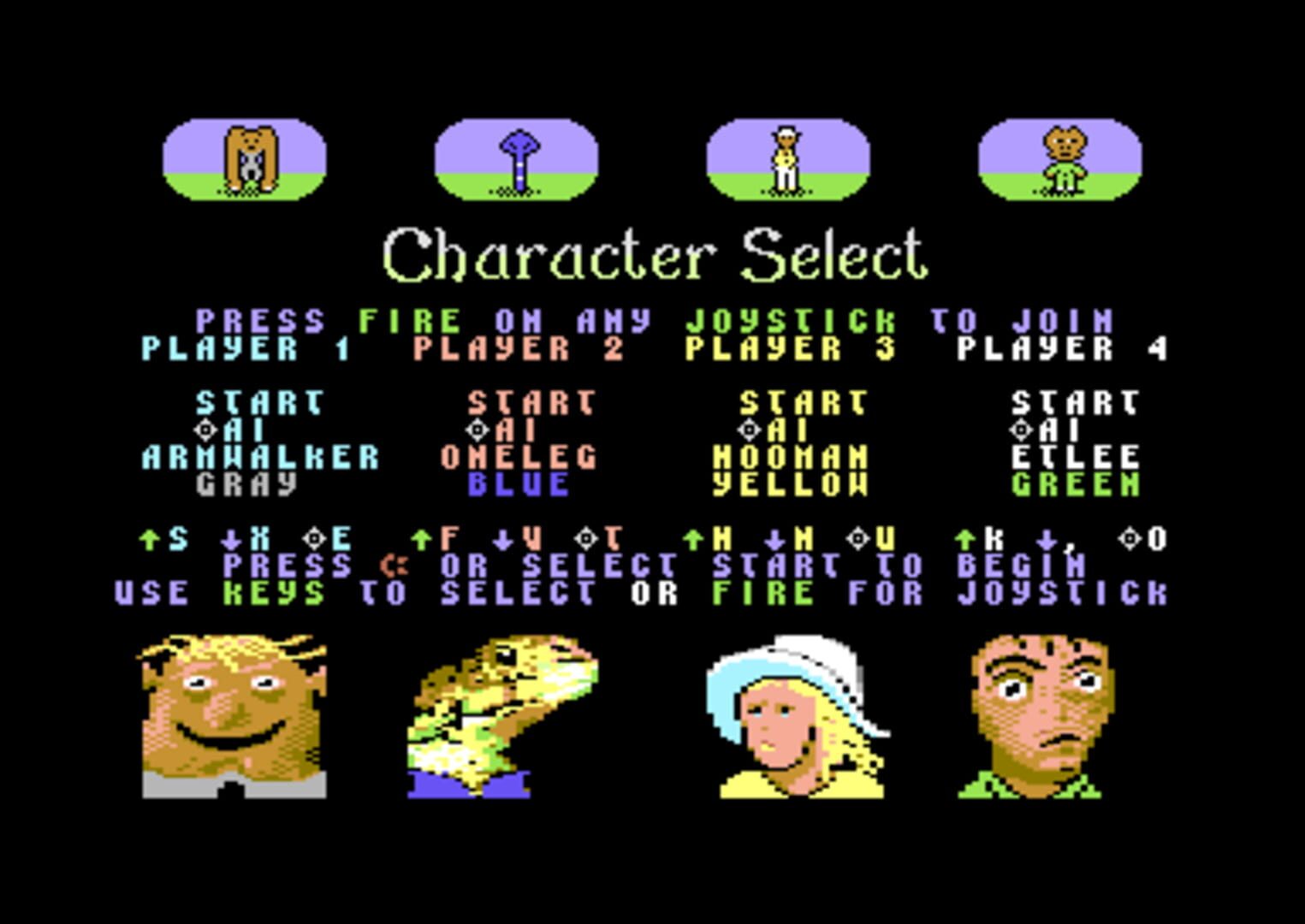Image resolution: width=1305 pixels, height=924 pixels.
Task: Click the smiling blond creature portrait
Action: click(234, 716)
